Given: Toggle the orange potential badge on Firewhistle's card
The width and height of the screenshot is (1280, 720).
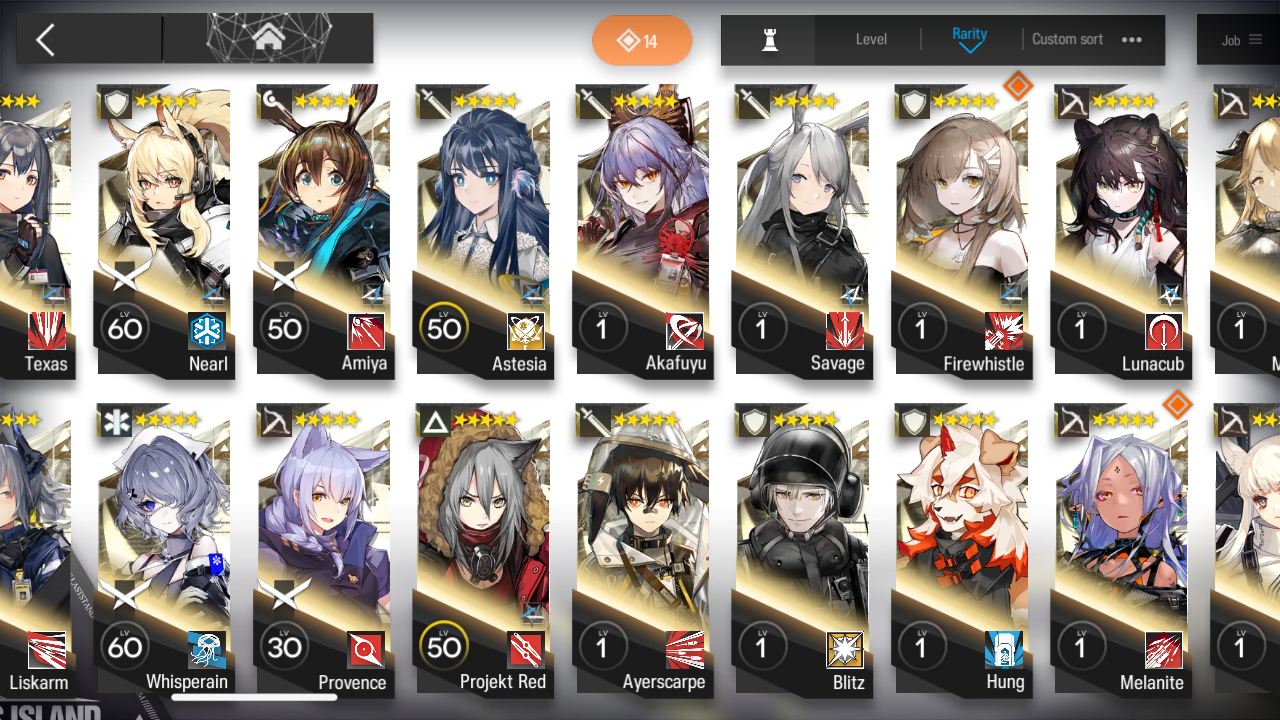Looking at the screenshot, I should coord(1018,86).
